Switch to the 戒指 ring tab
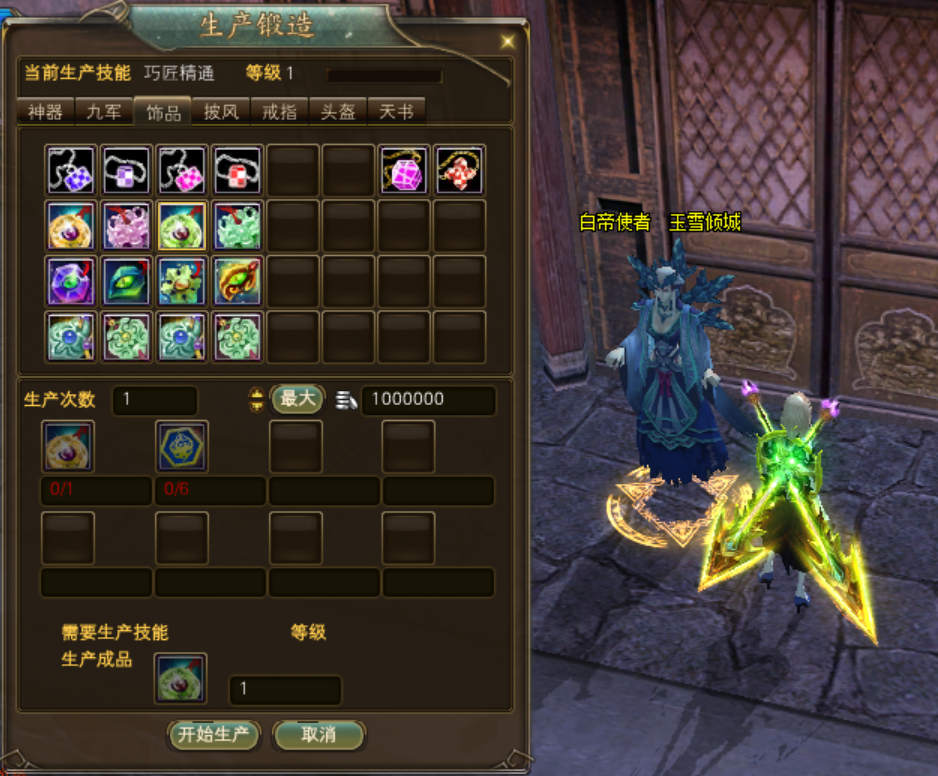Viewport: 938px width, 776px height. (279, 111)
